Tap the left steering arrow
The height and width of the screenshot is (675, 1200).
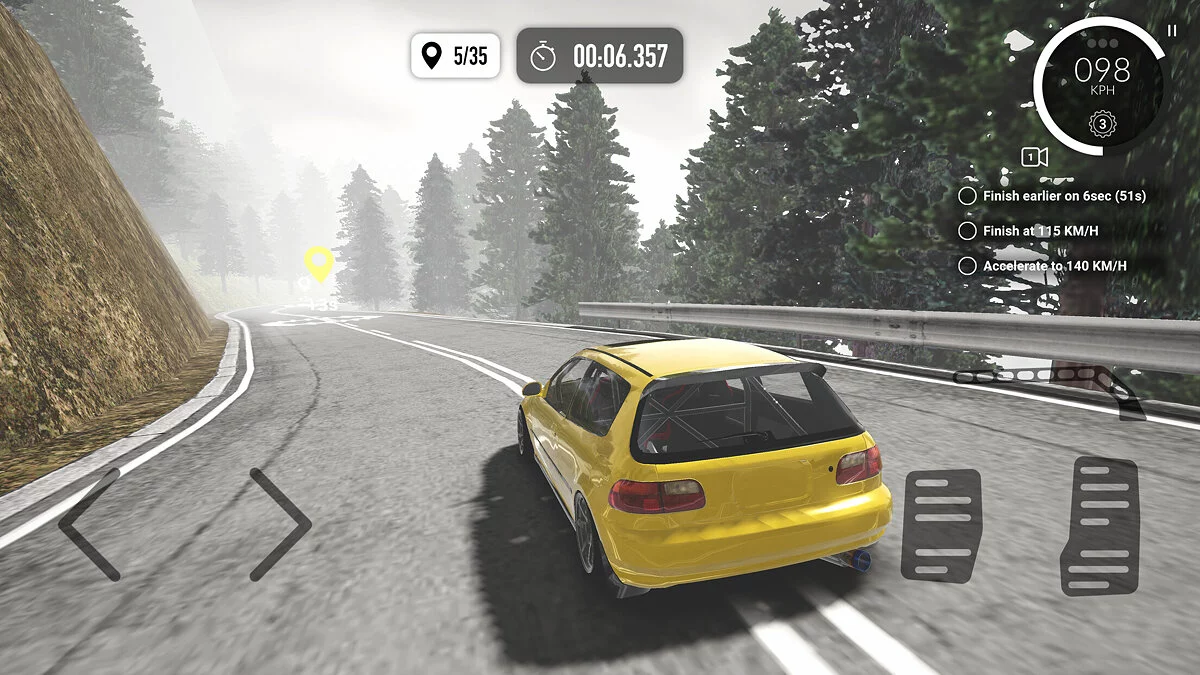[89, 524]
